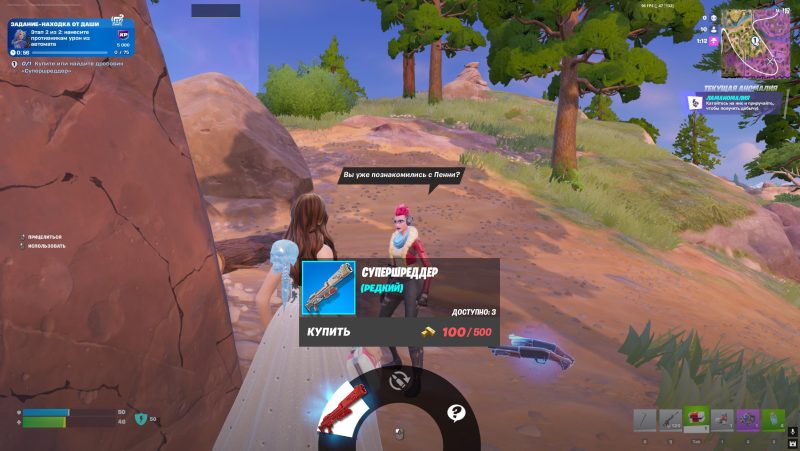
Task: Buy the Супершреддер with the Купить button
Action: pyautogui.click(x=398, y=331)
